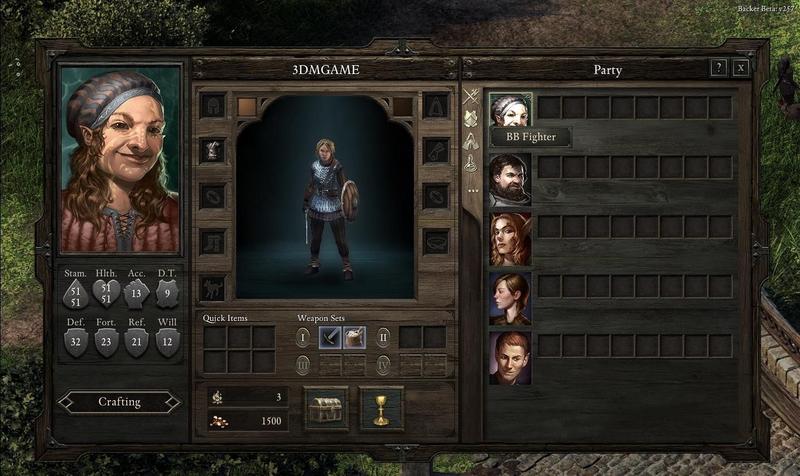Filter inventory by the potion flask icon
Image resolution: width=800 pixels, height=476 pixels.
[x=471, y=164]
